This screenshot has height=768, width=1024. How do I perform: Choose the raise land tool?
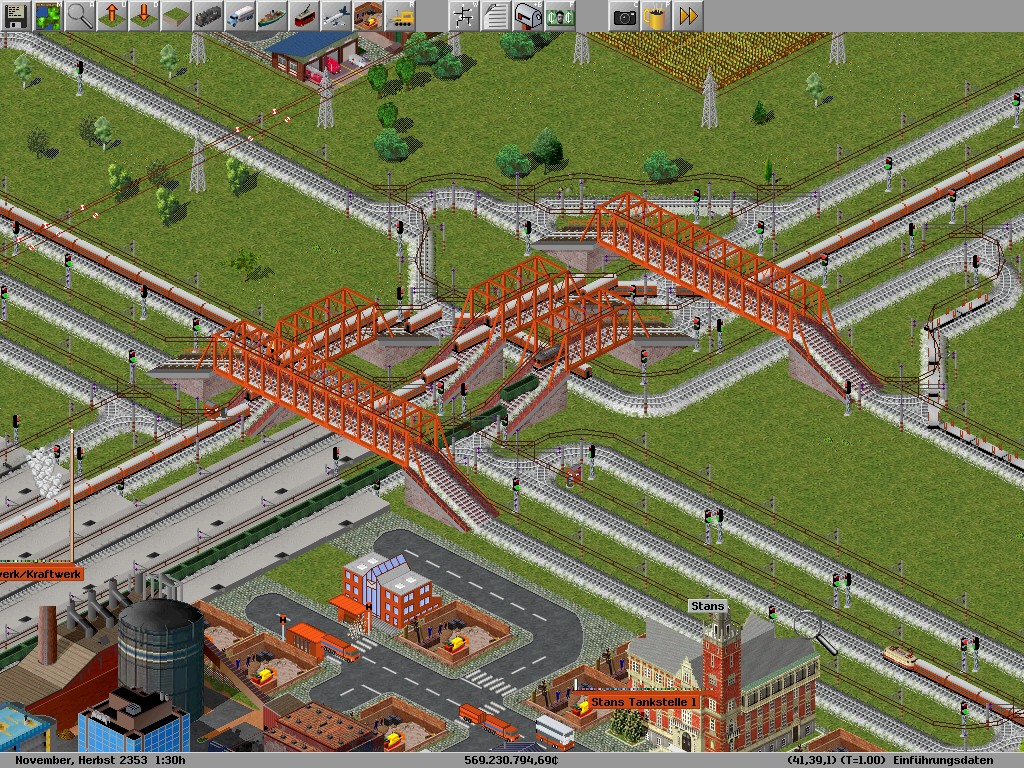112,16
